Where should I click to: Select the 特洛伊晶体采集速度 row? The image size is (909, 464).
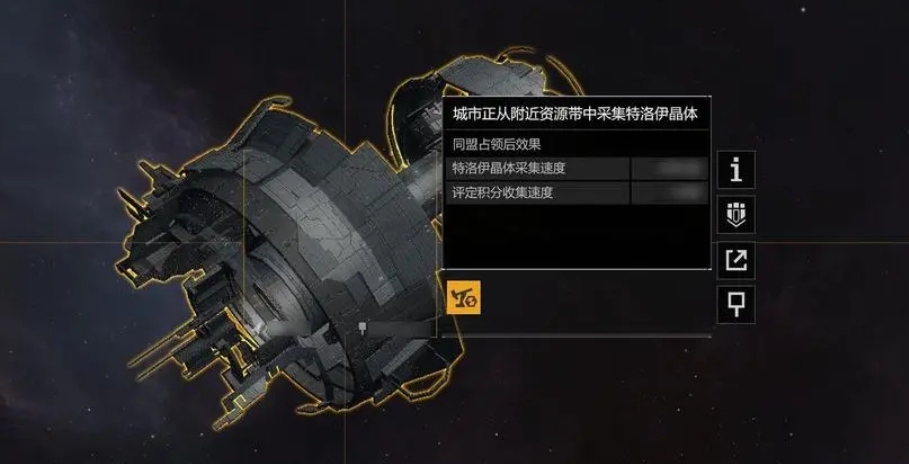tap(578, 168)
